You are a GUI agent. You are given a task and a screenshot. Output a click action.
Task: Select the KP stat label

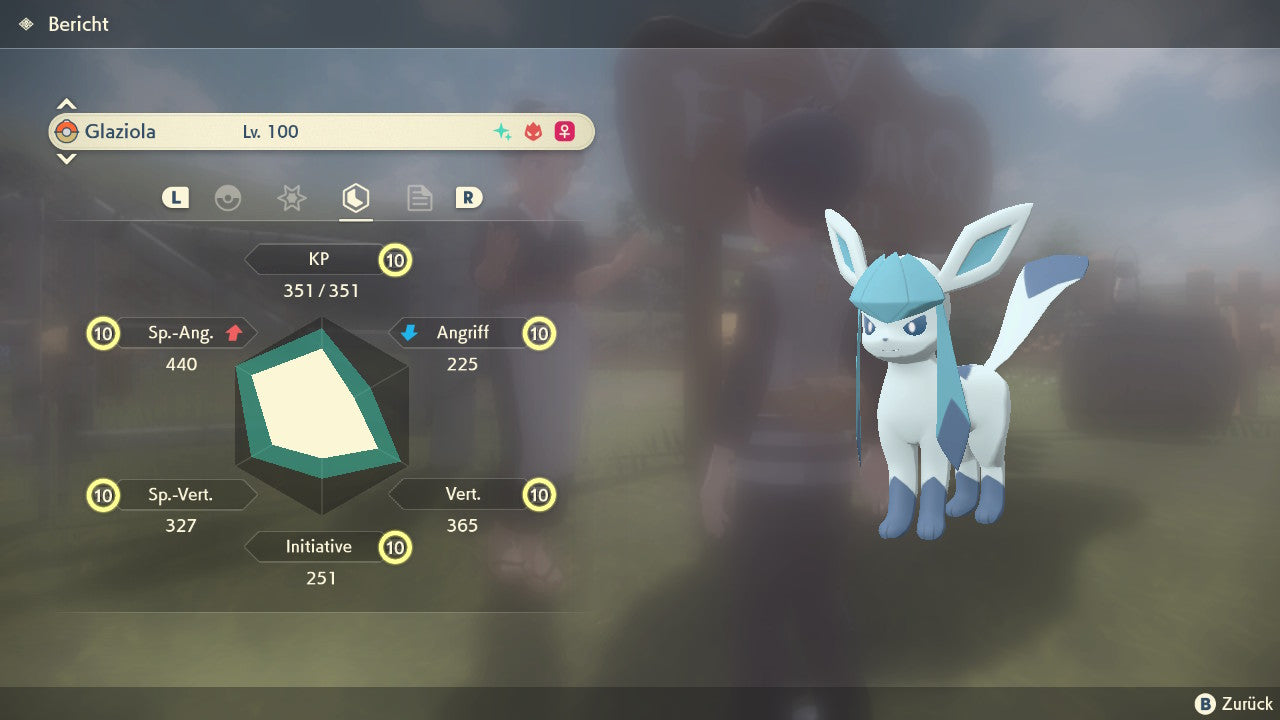point(318,260)
